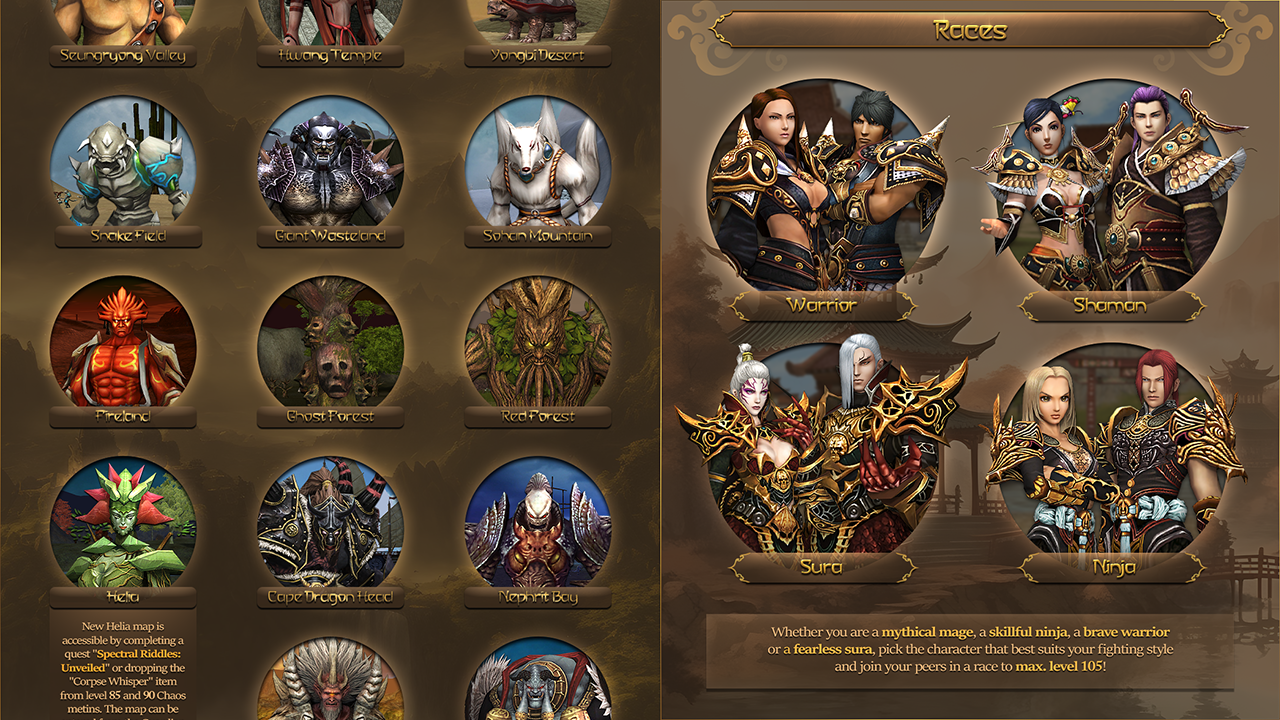1280x720 pixels.
Task: Select the Ninja race portrait
Action: pos(1110,450)
